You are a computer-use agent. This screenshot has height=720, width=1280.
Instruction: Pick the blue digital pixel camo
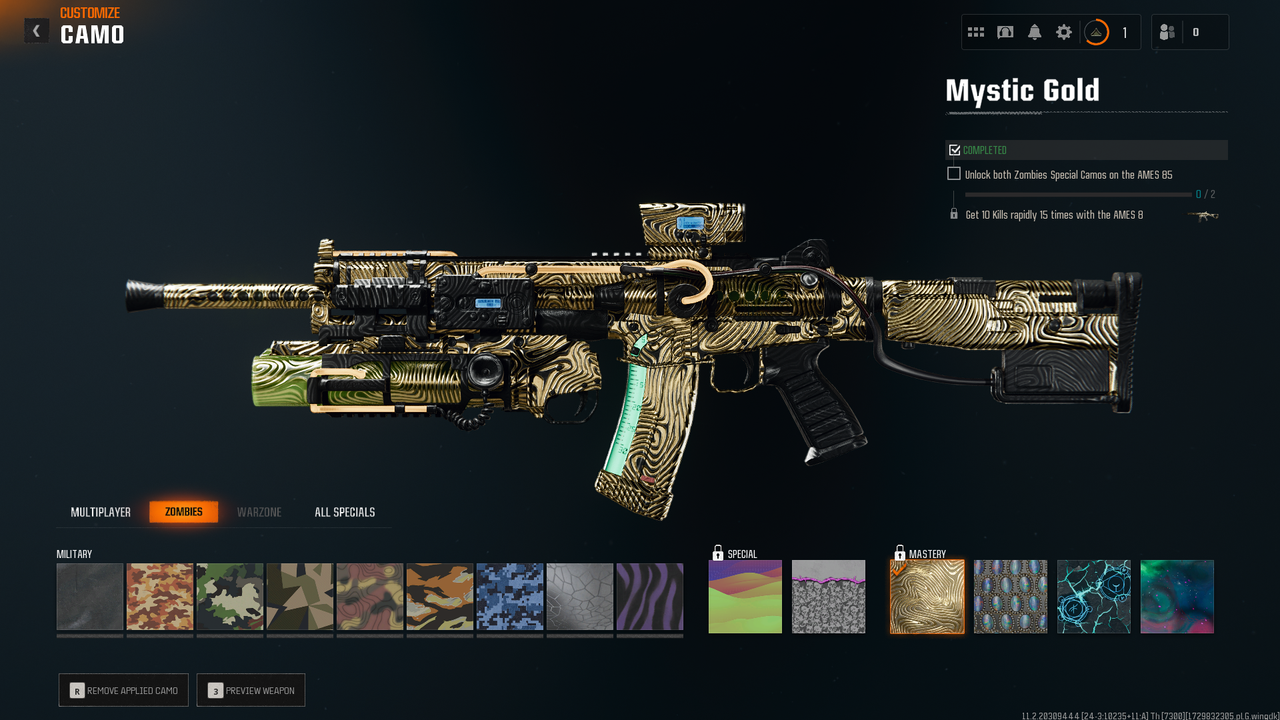pyautogui.click(x=510, y=596)
